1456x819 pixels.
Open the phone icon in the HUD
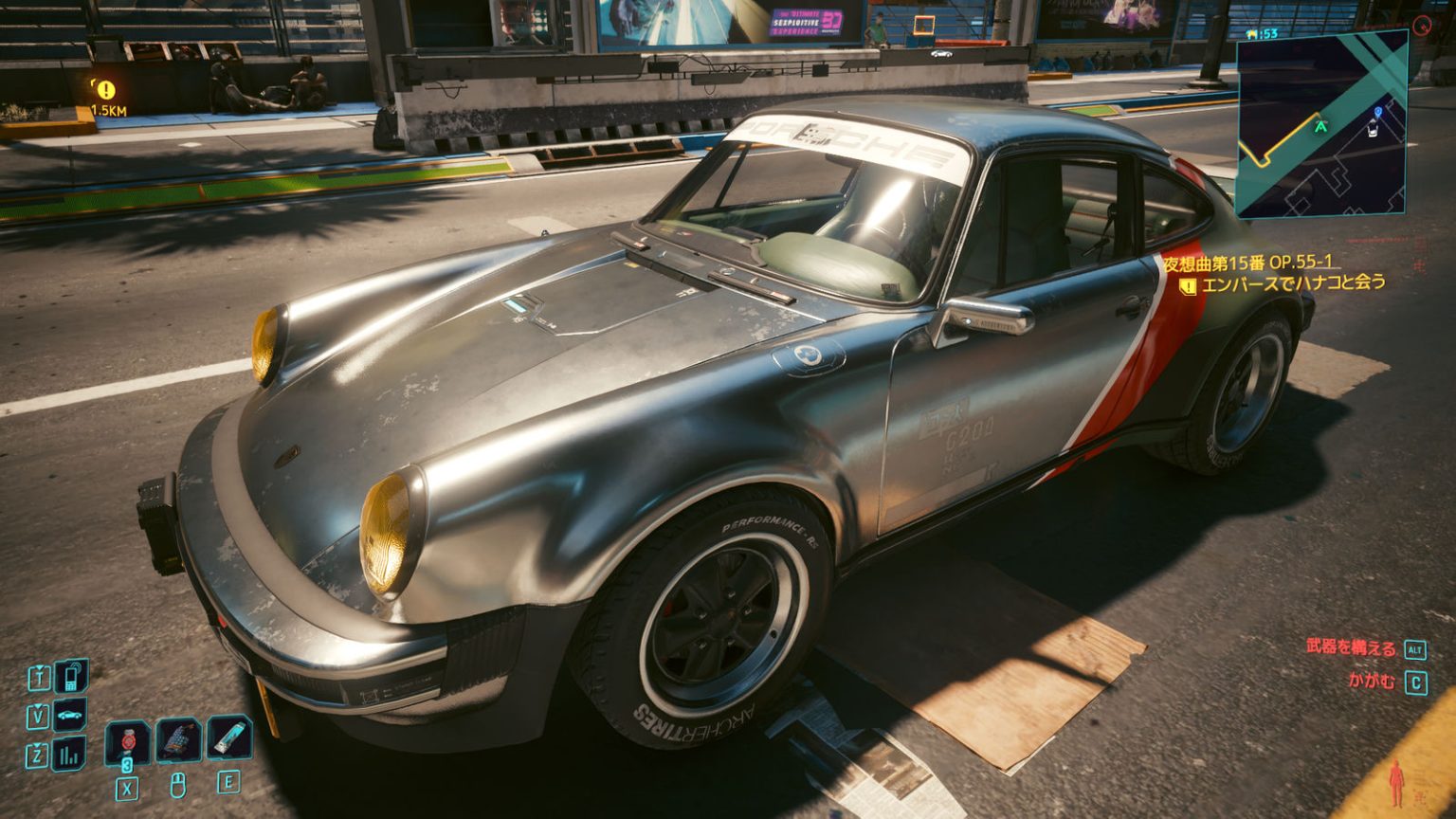coord(70,678)
